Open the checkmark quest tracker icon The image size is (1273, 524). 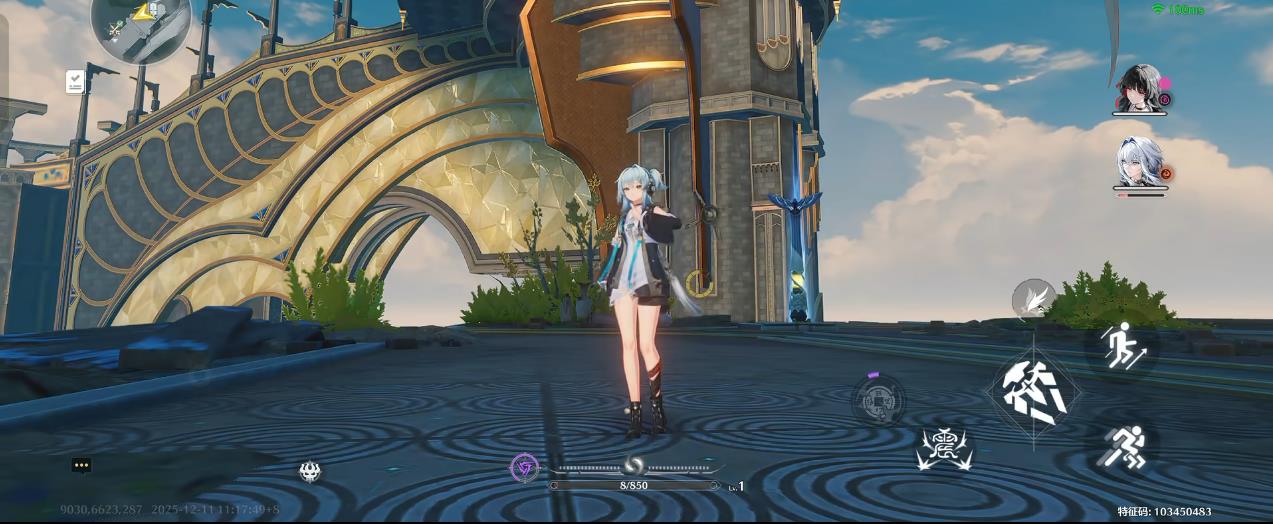pos(75,82)
